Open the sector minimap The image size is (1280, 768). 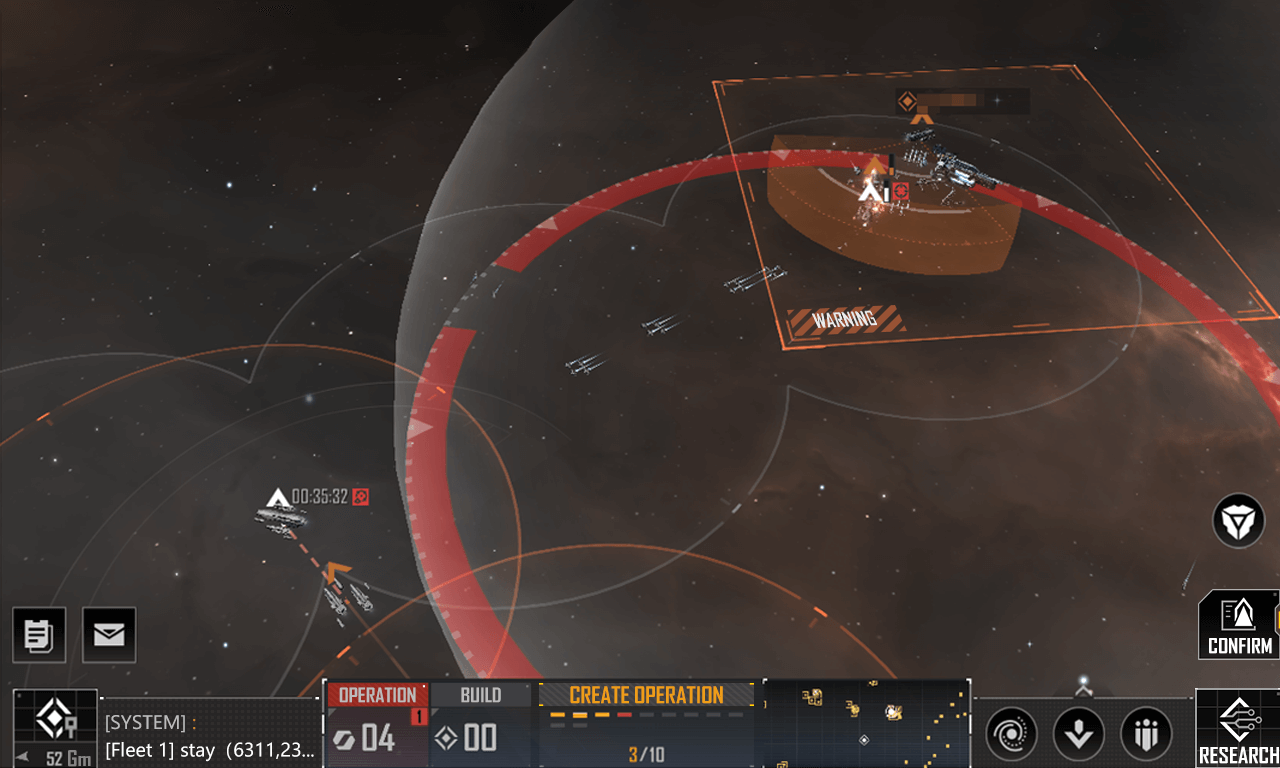click(866, 724)
